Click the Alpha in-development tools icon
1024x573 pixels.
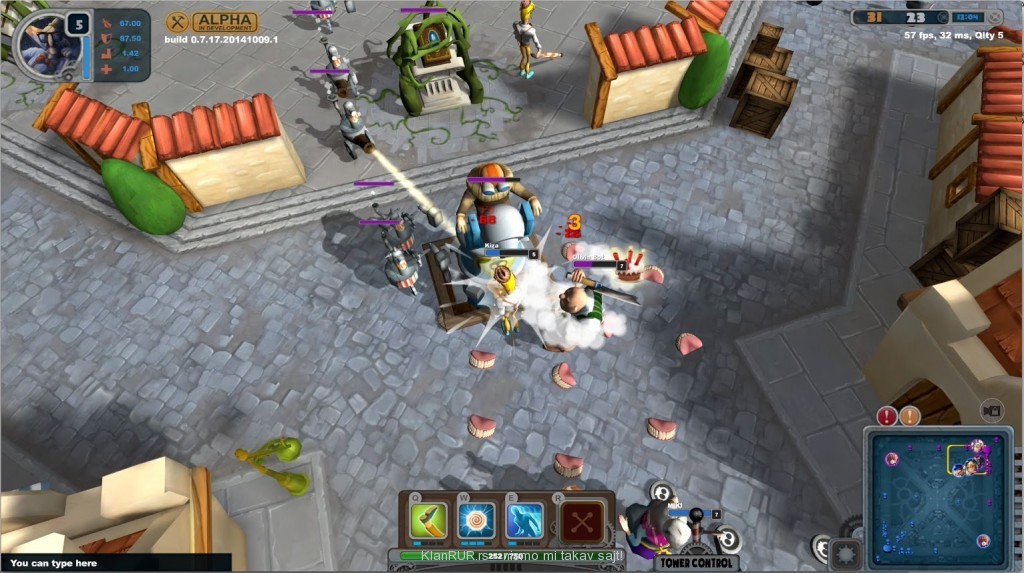tap(177, 22)
